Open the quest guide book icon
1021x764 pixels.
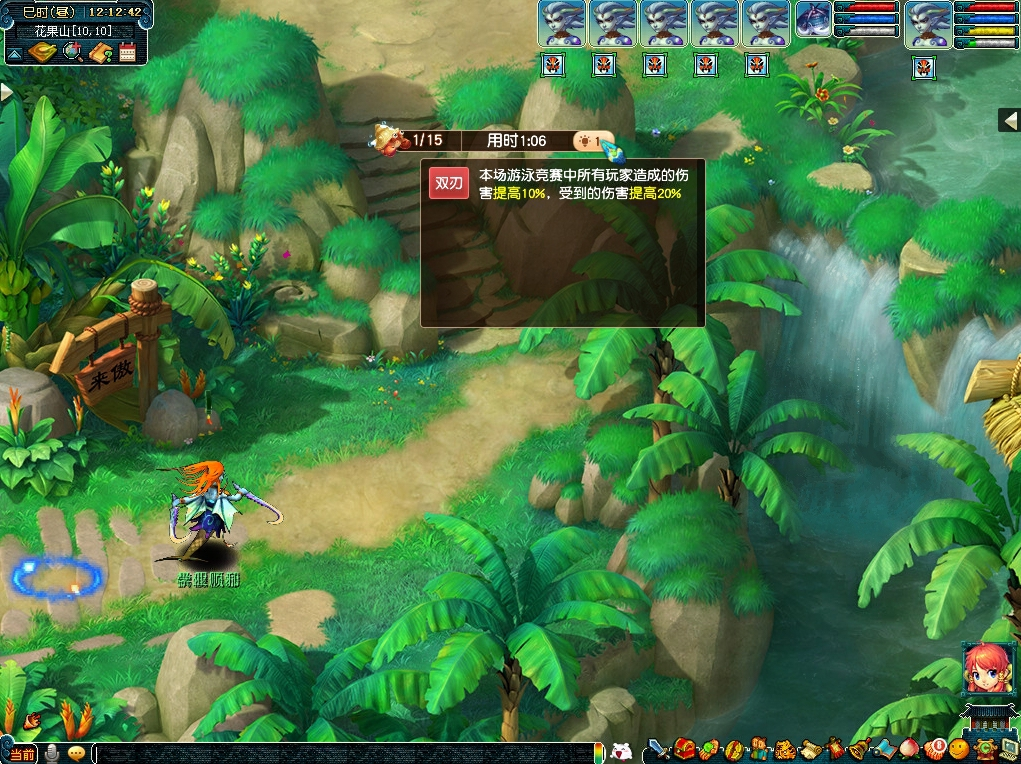pyautogui.click(x=100, y=52)
